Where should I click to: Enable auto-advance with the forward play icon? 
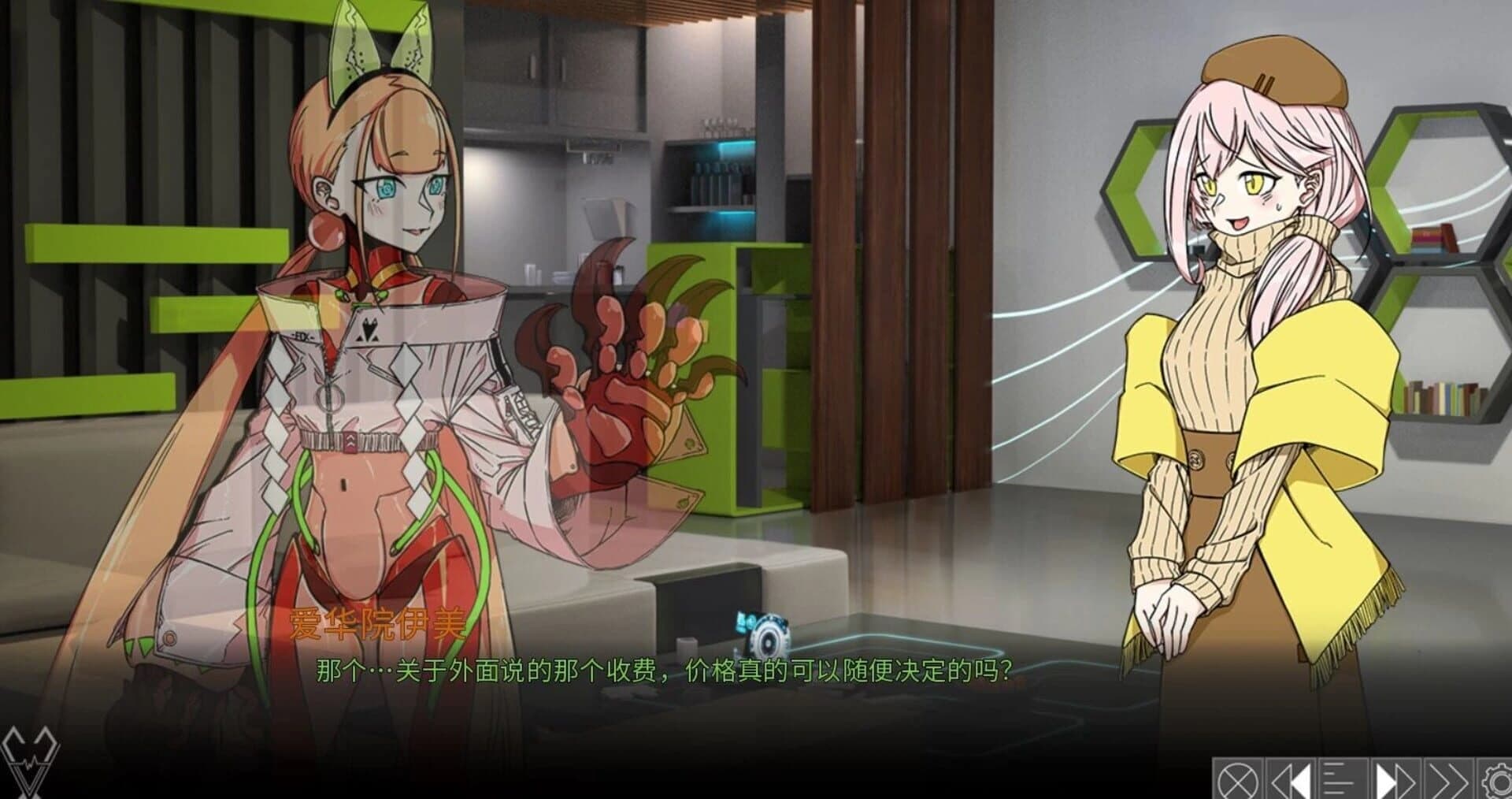tap(1398, 784)
